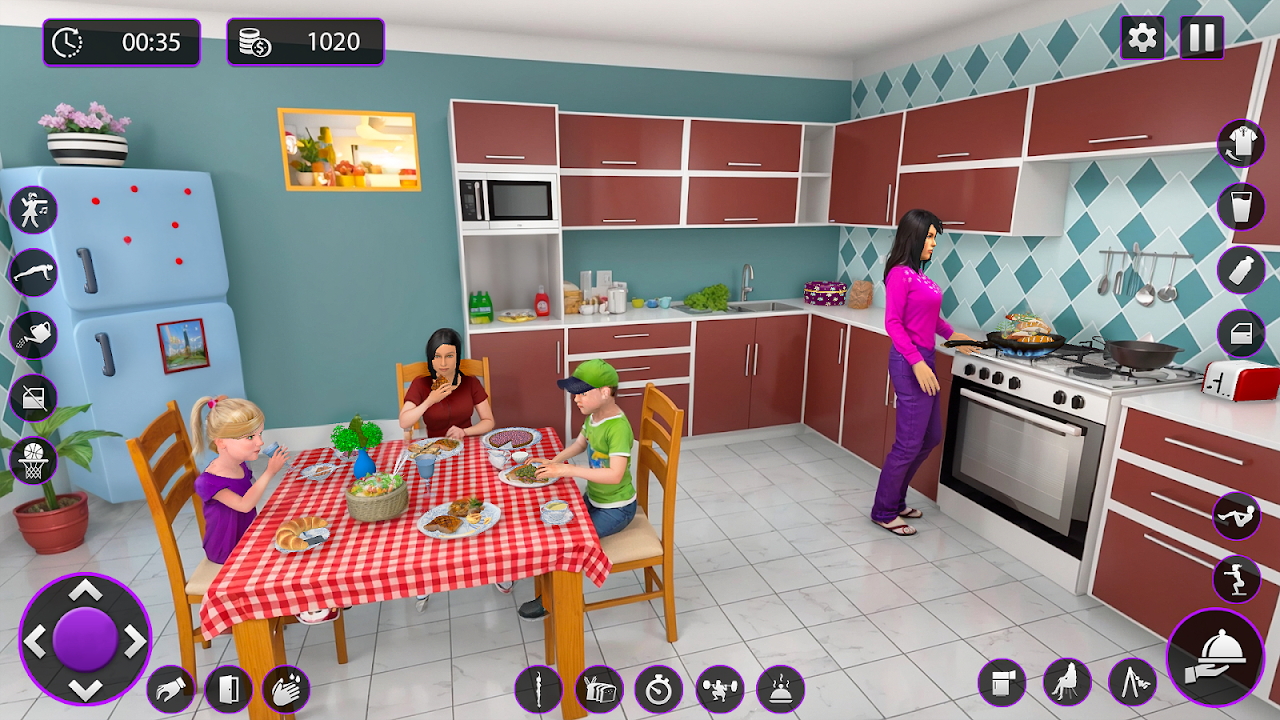The image size is (1280, 720).
Task: Click the steaming cloche dish icon
Action: [780, 689]
